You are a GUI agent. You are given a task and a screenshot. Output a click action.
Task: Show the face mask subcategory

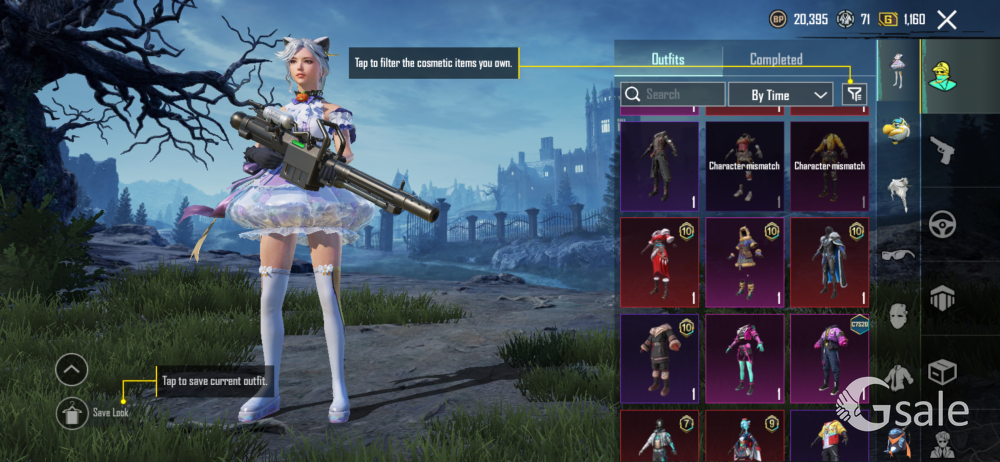897,318
